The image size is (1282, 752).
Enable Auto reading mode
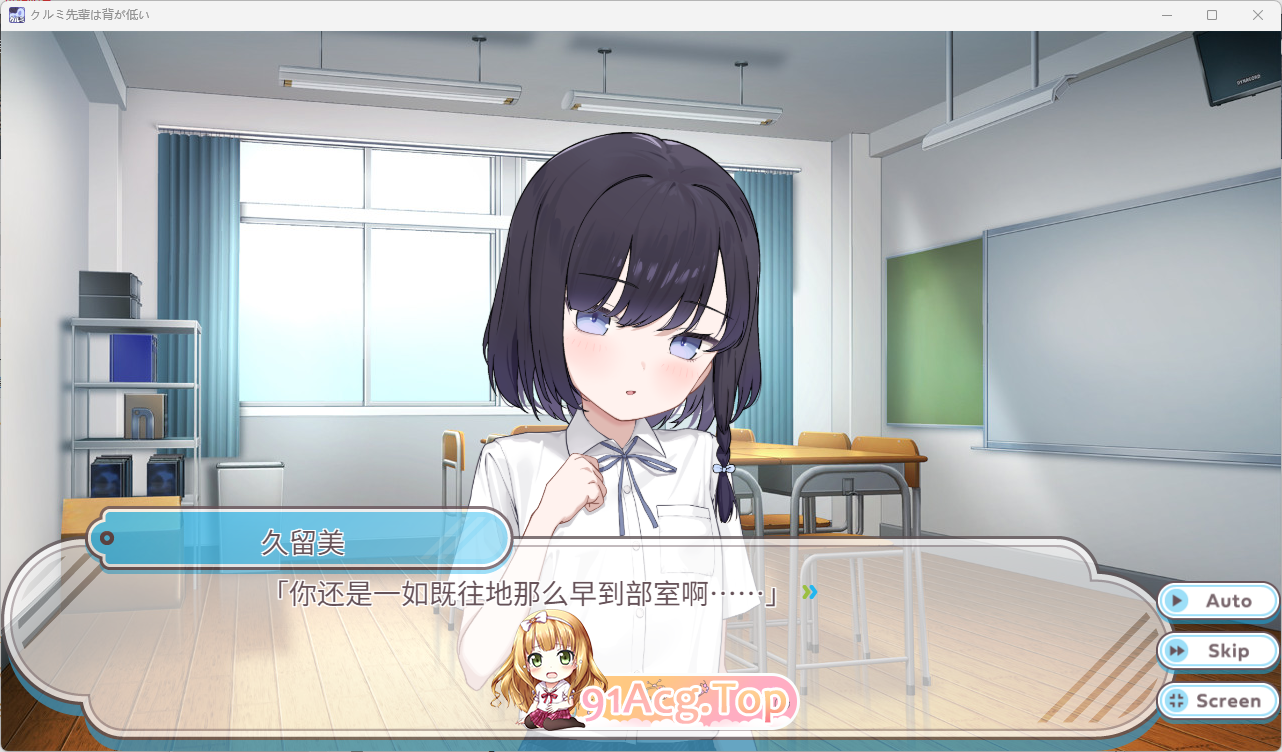point(1217,601)
